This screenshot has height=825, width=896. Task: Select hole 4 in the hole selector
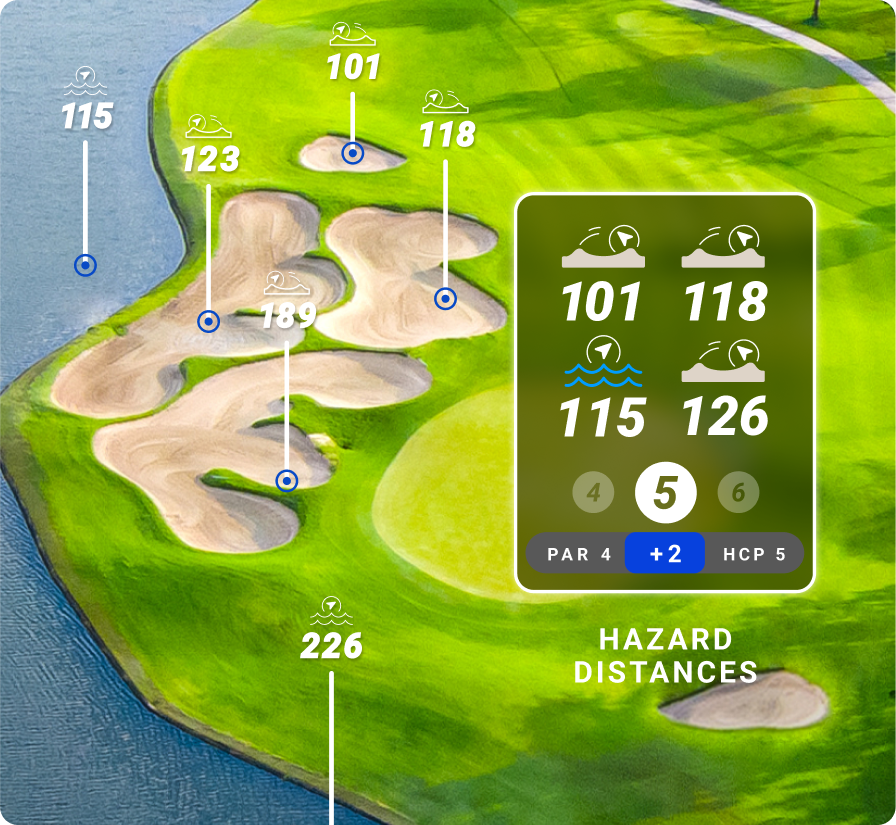click(594, 493)
